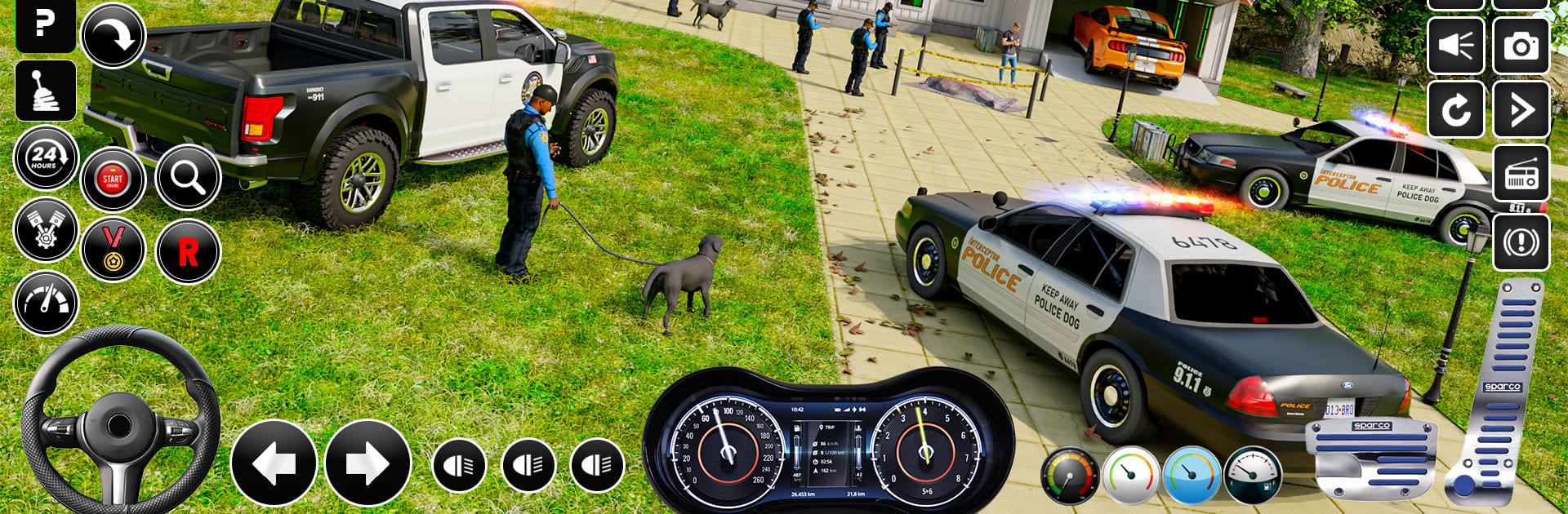Tap the circular reset arrow button
The image size is (1568, 514).
[1455, 109]
